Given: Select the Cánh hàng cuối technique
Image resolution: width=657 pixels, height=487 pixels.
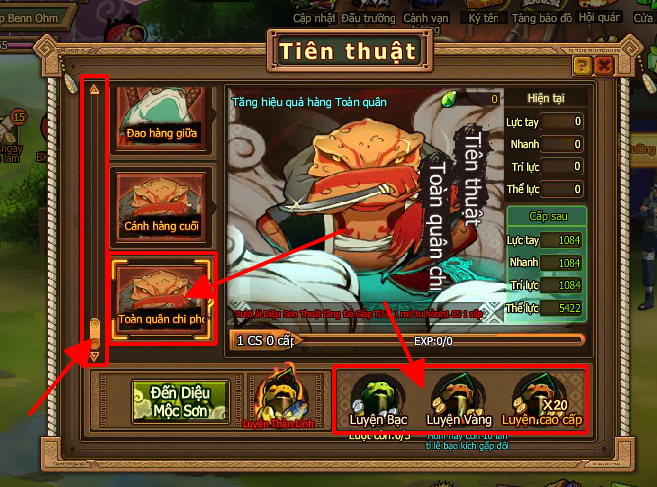Looking at the screenshot, I should (x=161, y=203).
